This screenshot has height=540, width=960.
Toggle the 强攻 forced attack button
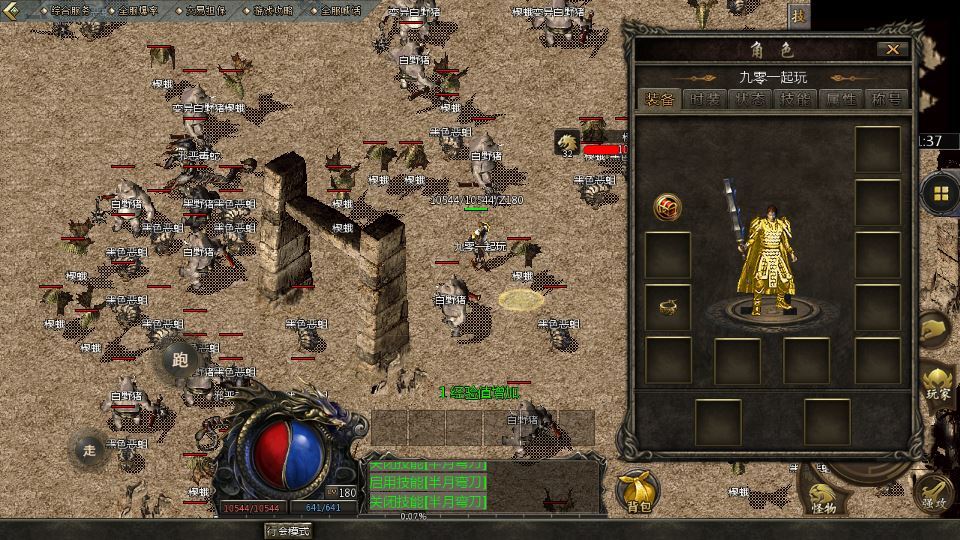934,496
